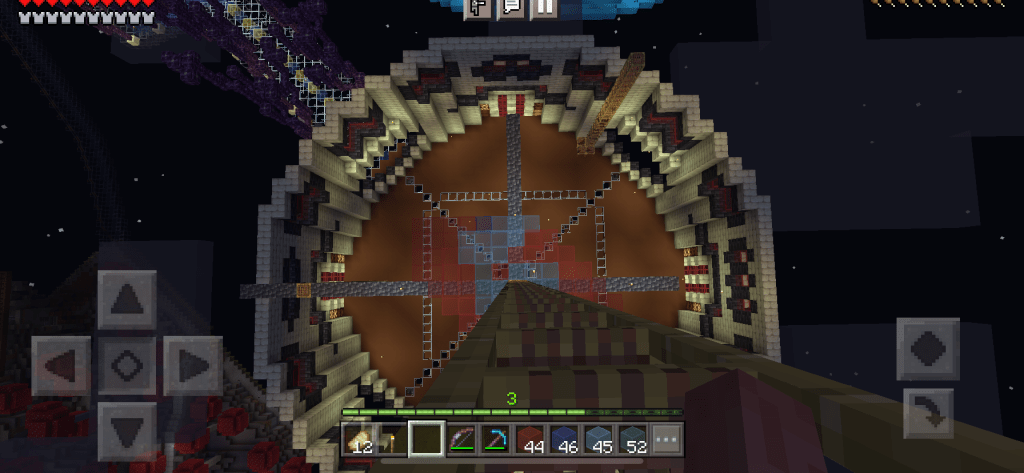Tap the move right arrow
1024x473 pixels.
pyautogui.click(x=191, y=365)
